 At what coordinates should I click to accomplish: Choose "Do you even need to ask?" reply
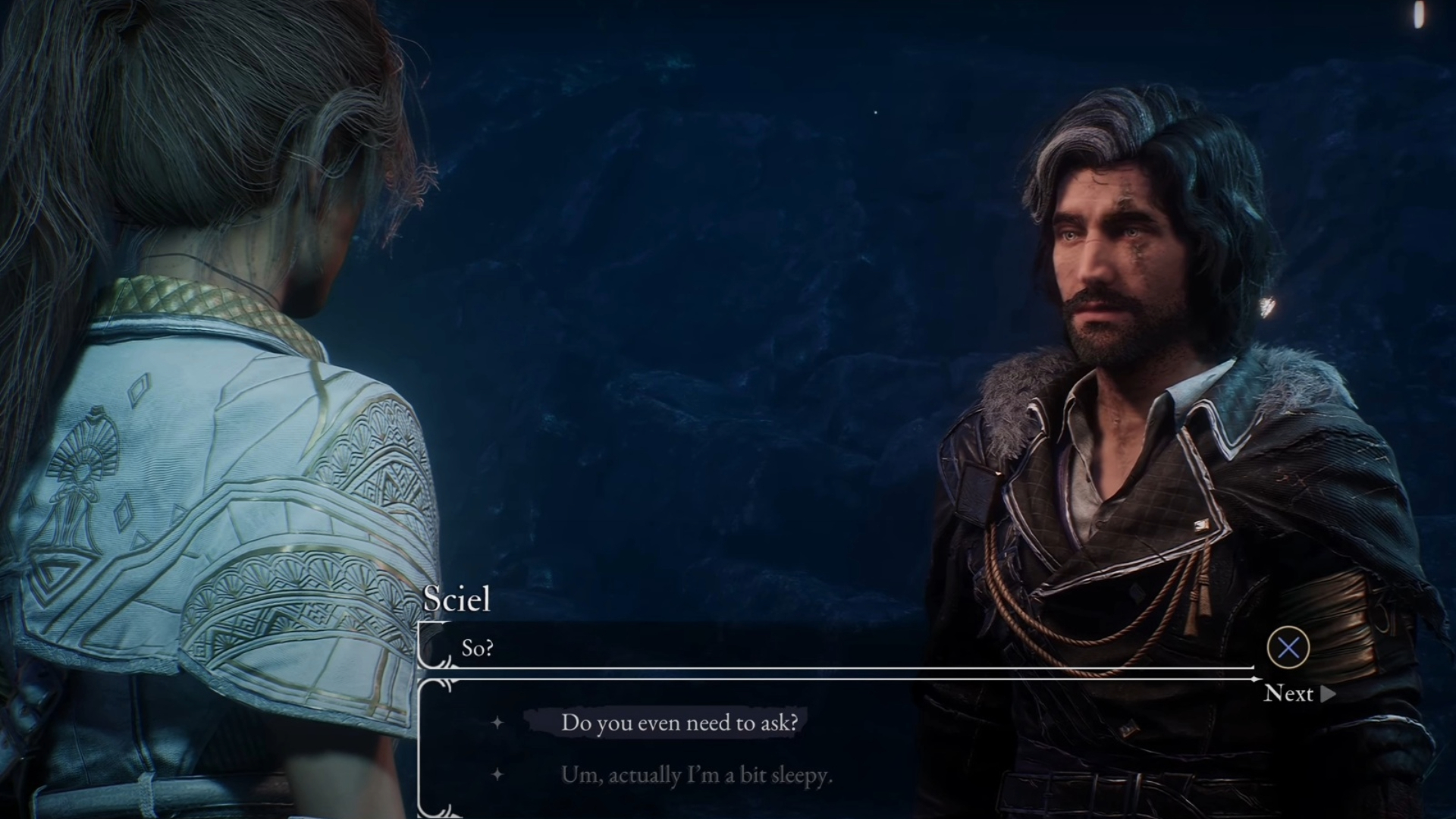679,723
